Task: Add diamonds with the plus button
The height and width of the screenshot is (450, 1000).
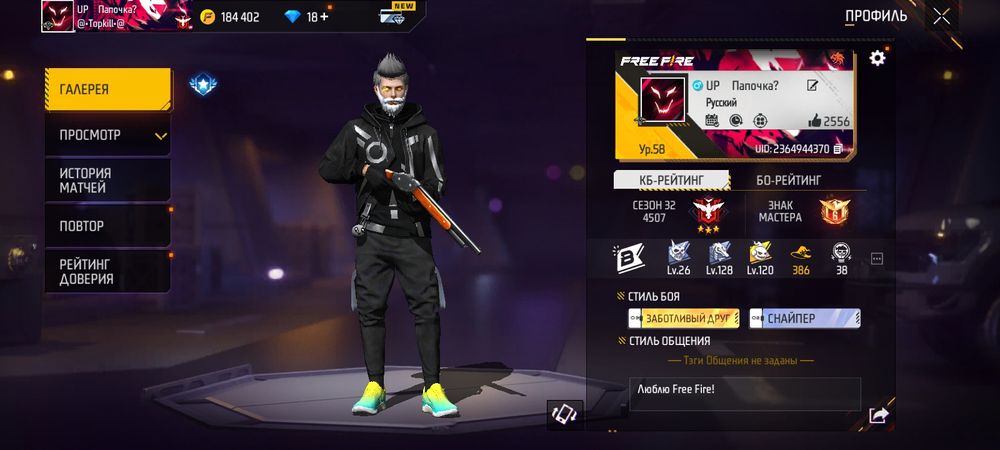Action: tap(324, 17)
